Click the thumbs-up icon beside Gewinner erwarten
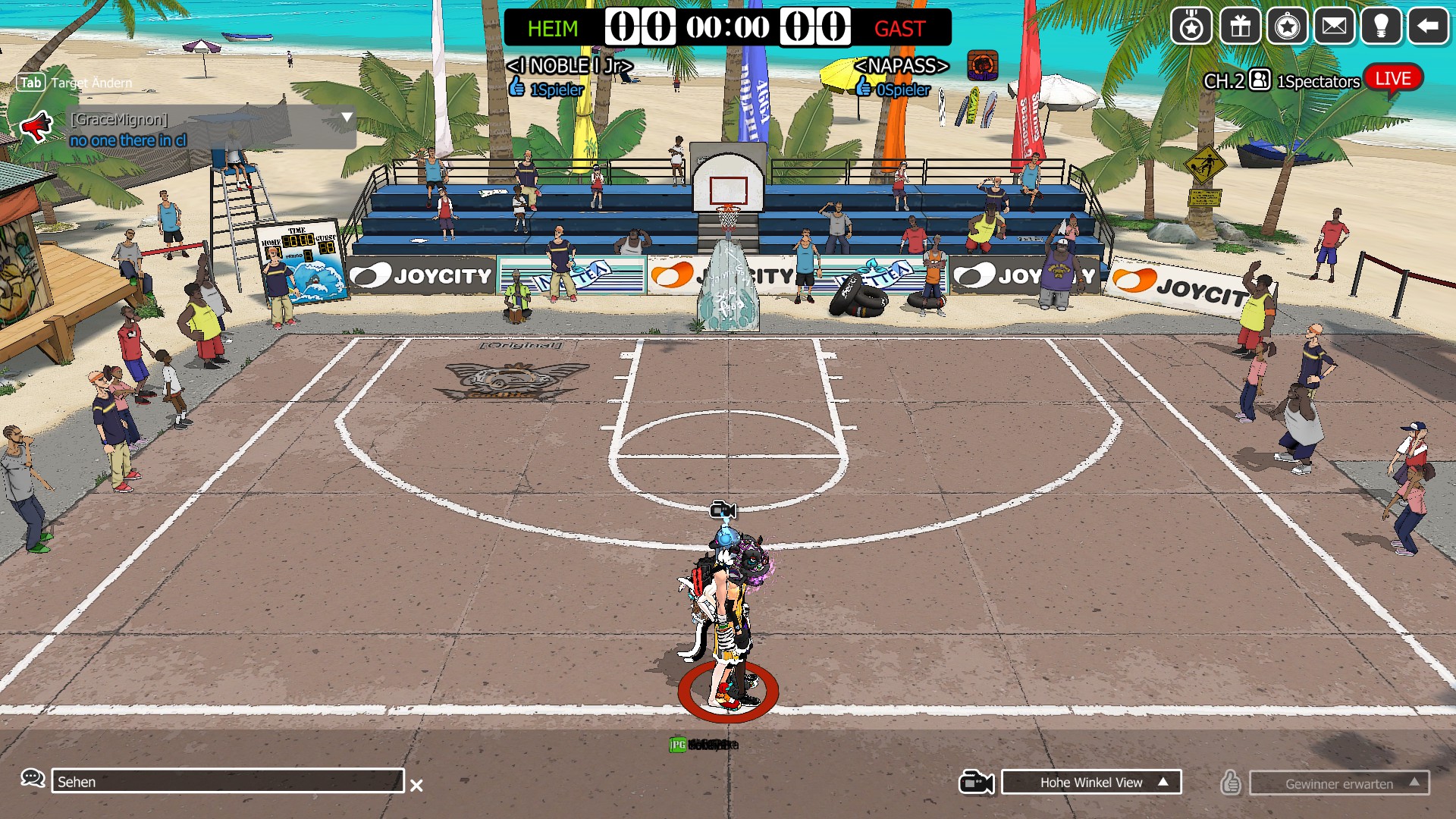The image size is (1456, 819). pyautogui.click(x=1229, y=782)
